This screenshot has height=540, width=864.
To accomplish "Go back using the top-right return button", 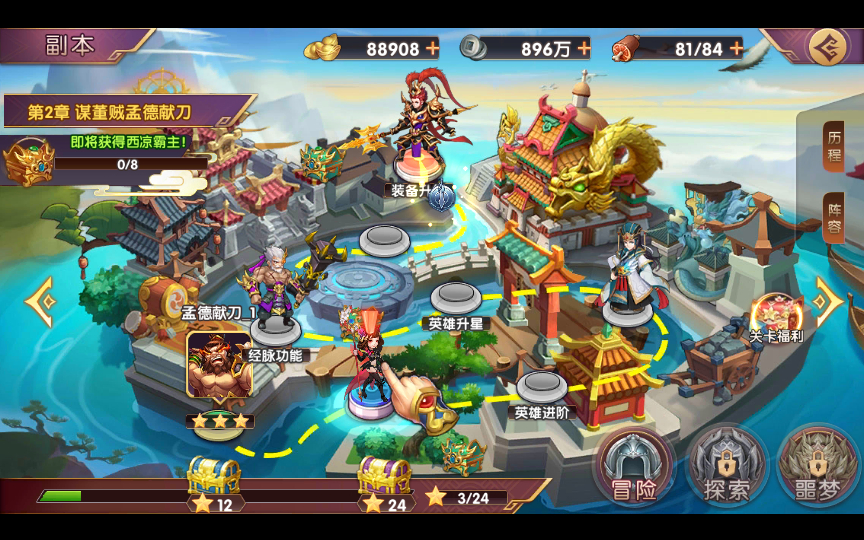I will 827,46.
